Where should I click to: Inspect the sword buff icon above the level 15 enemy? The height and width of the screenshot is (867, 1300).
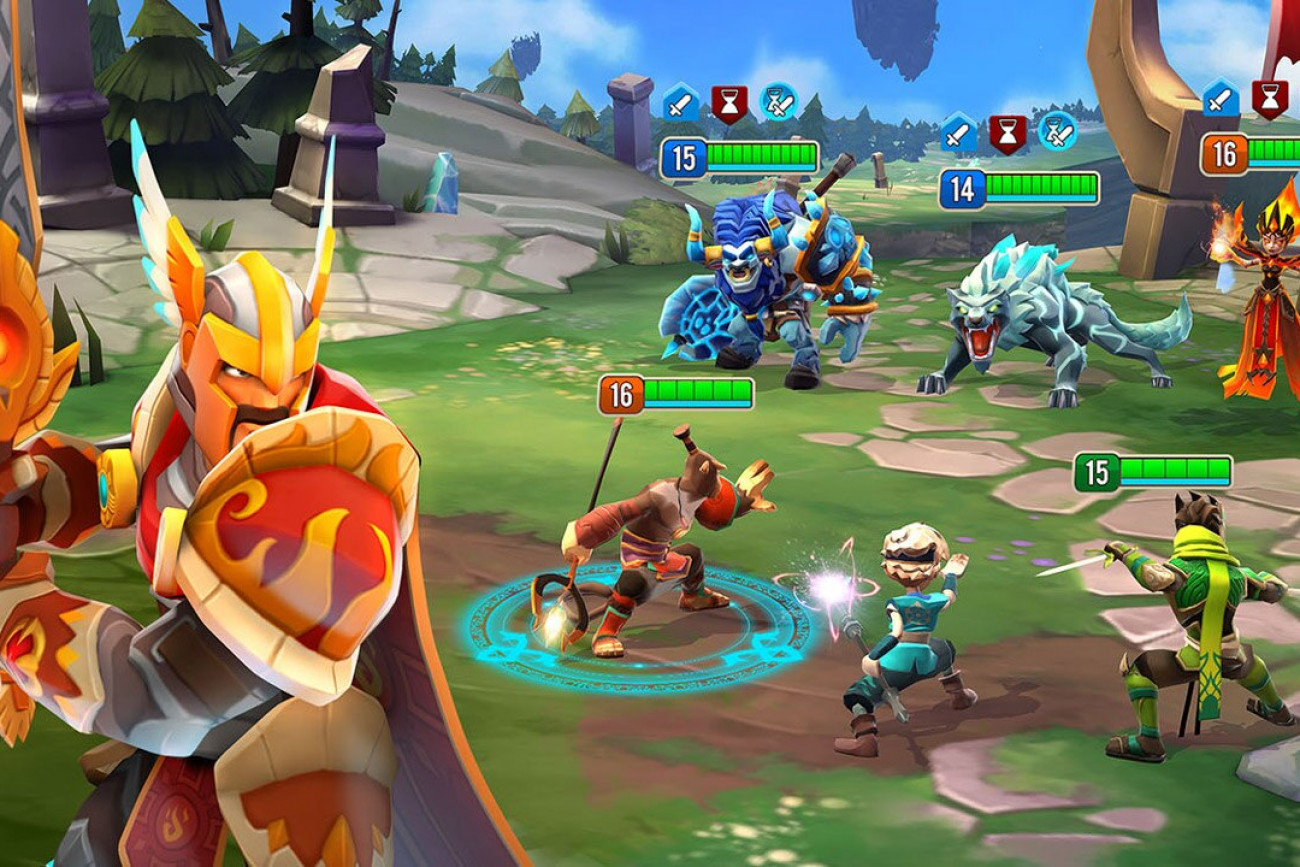(x=681, y=103)
